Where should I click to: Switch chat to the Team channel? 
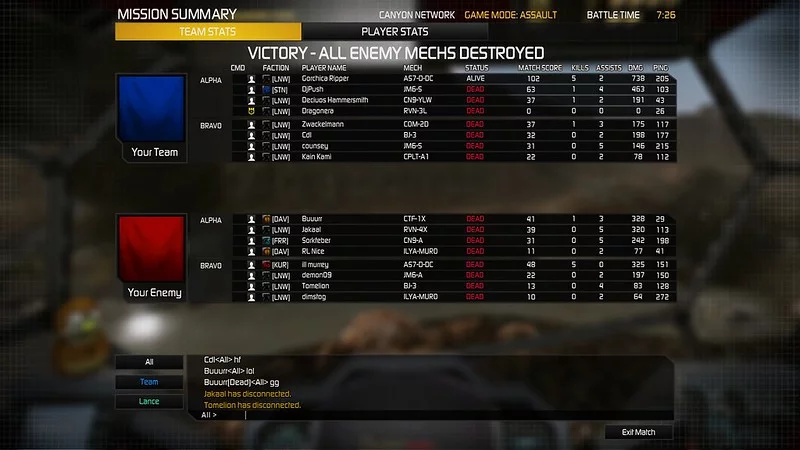coord(149,382)
